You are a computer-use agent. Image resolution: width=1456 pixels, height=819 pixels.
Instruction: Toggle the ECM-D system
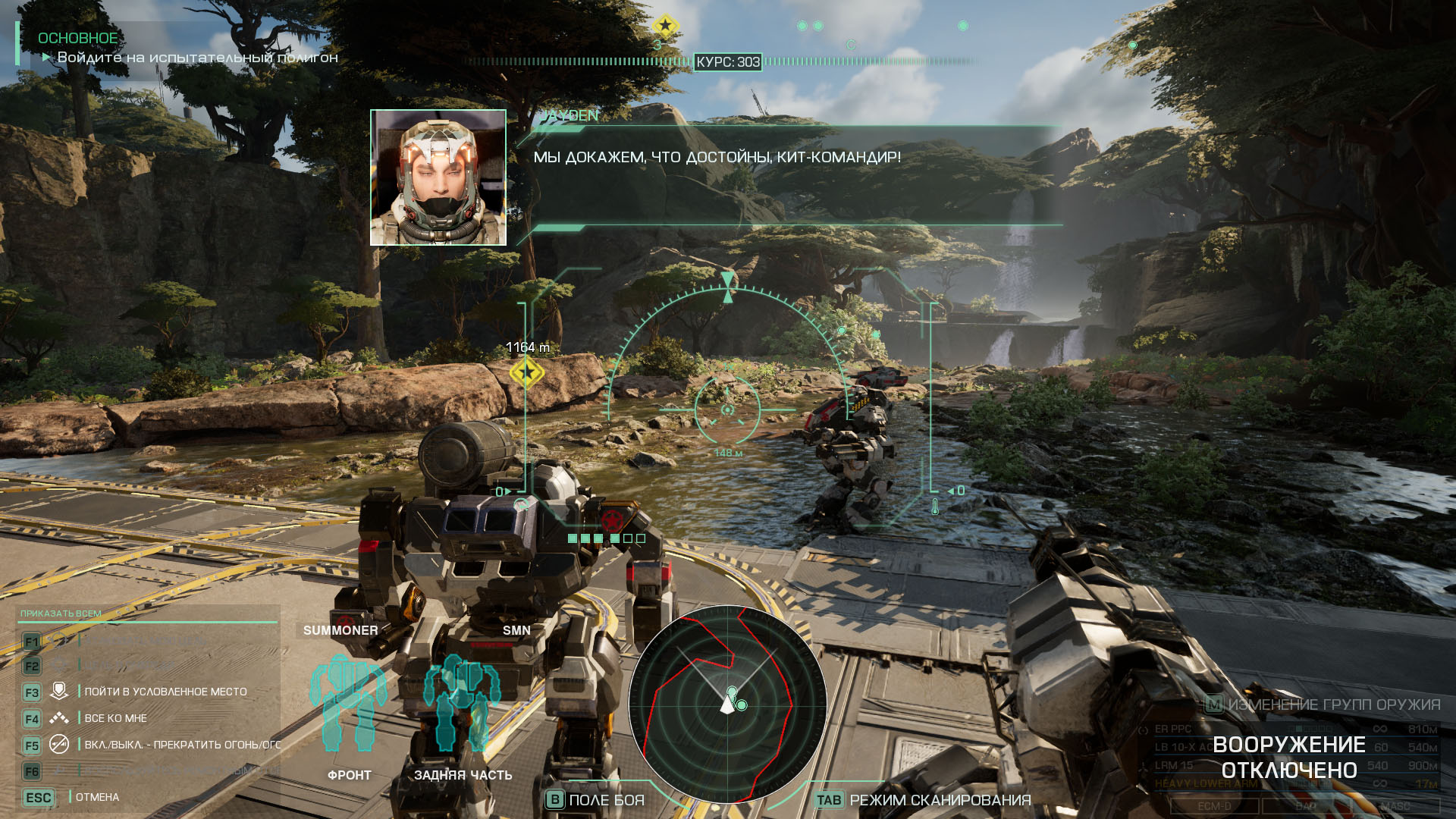pos(1214,805)
